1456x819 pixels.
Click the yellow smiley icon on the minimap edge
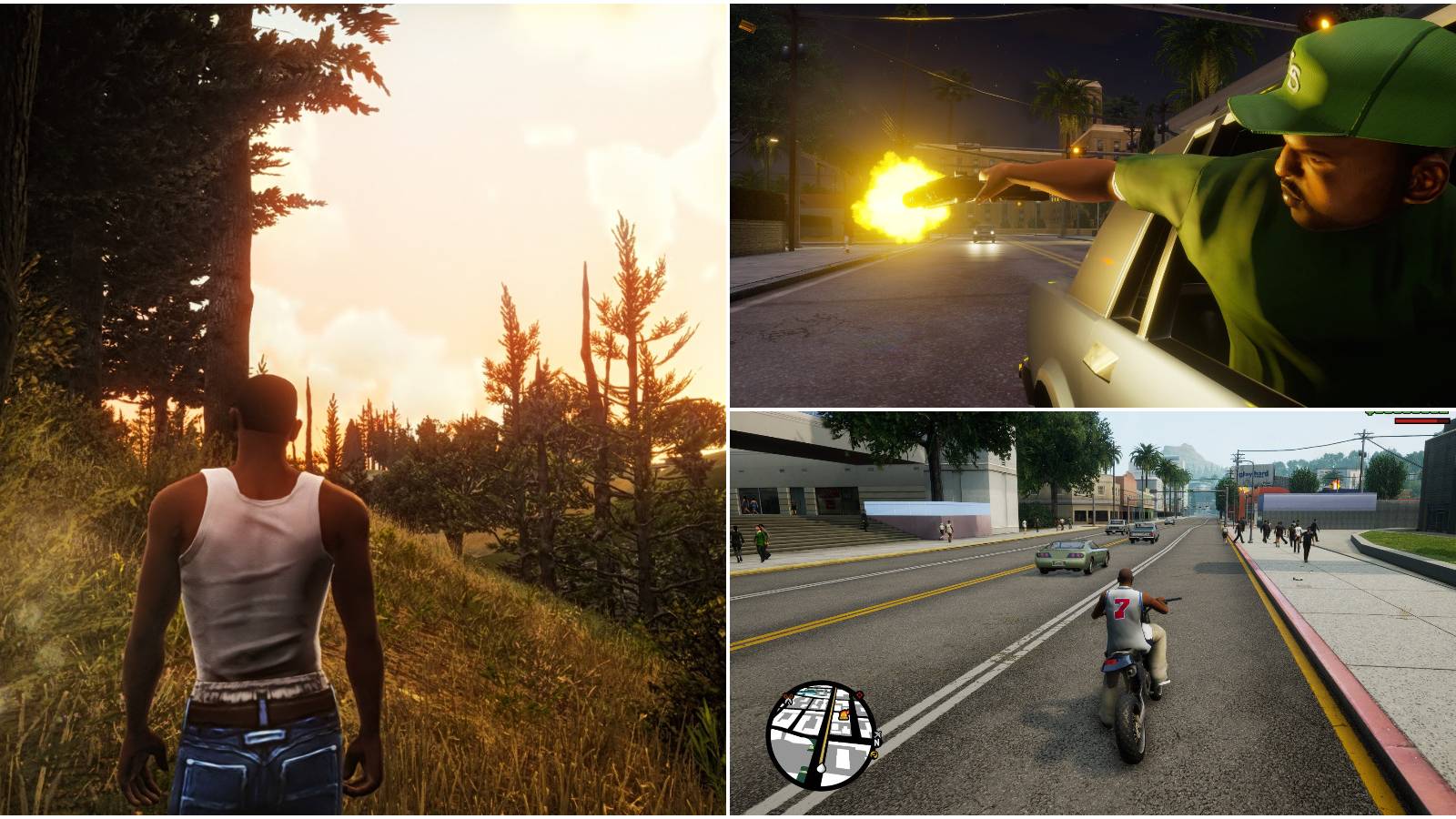(x=875, y=754)
